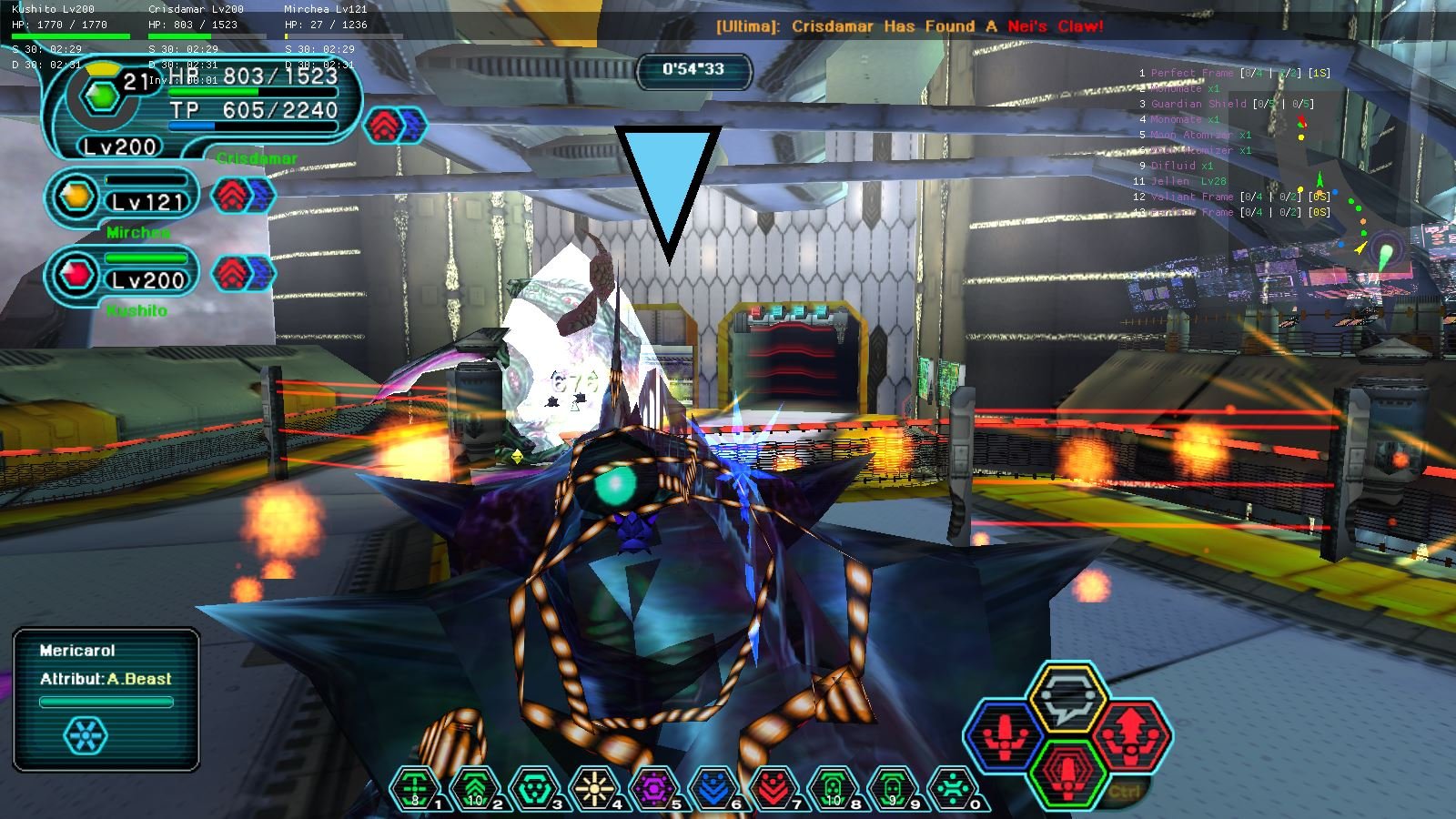Select the teal hexagon technique in slot 3
Screen dimensions: 1456x819
[x=535, y=788]
